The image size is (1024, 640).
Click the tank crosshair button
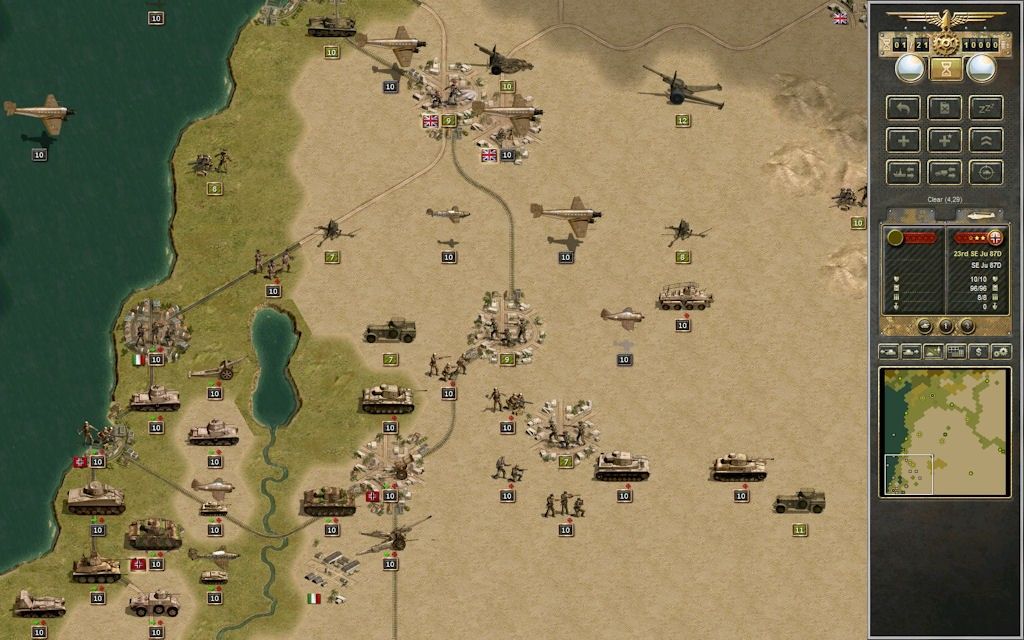(986, 172)
